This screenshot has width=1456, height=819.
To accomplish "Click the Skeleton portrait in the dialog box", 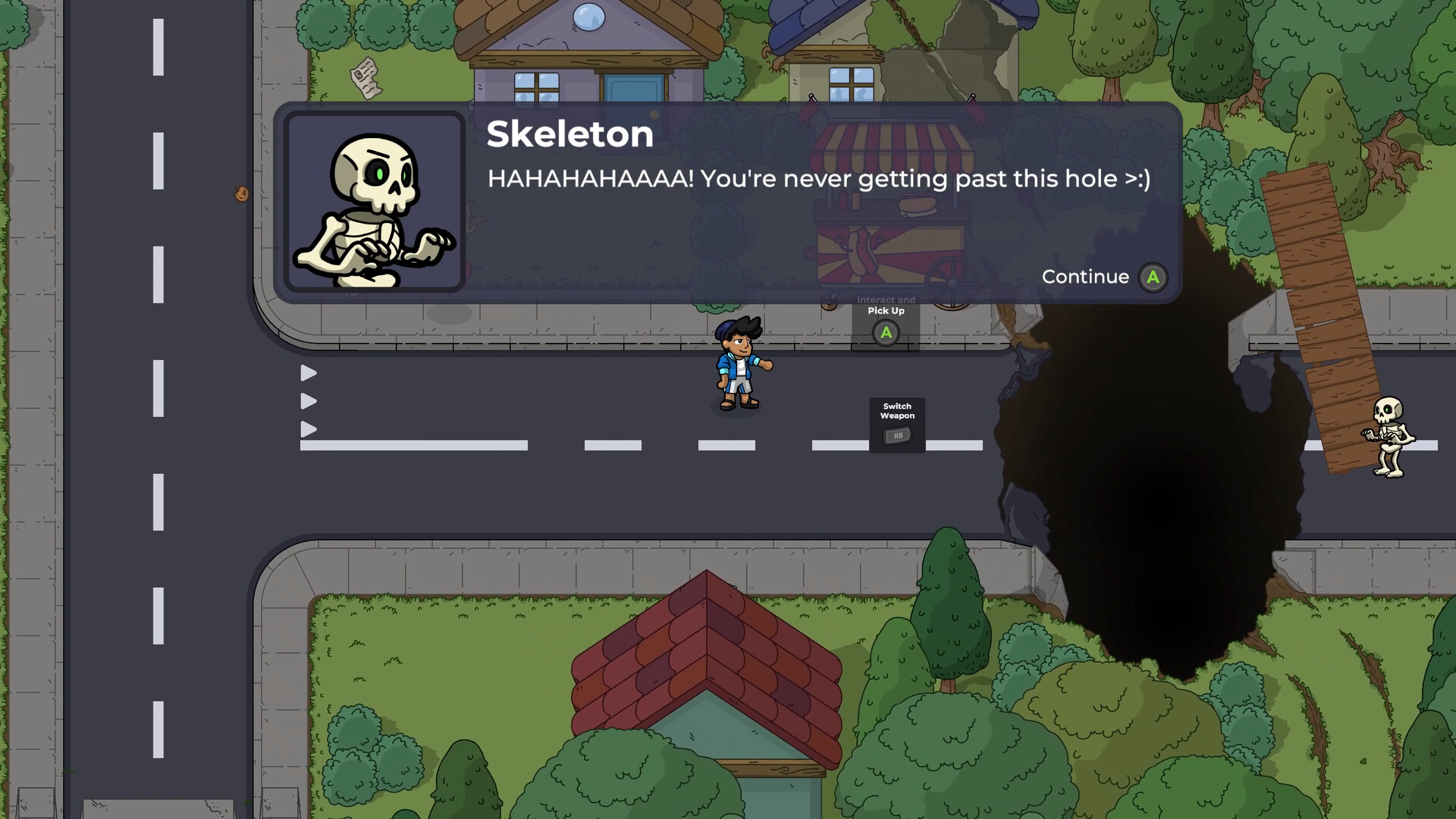I will coord(377,200).
